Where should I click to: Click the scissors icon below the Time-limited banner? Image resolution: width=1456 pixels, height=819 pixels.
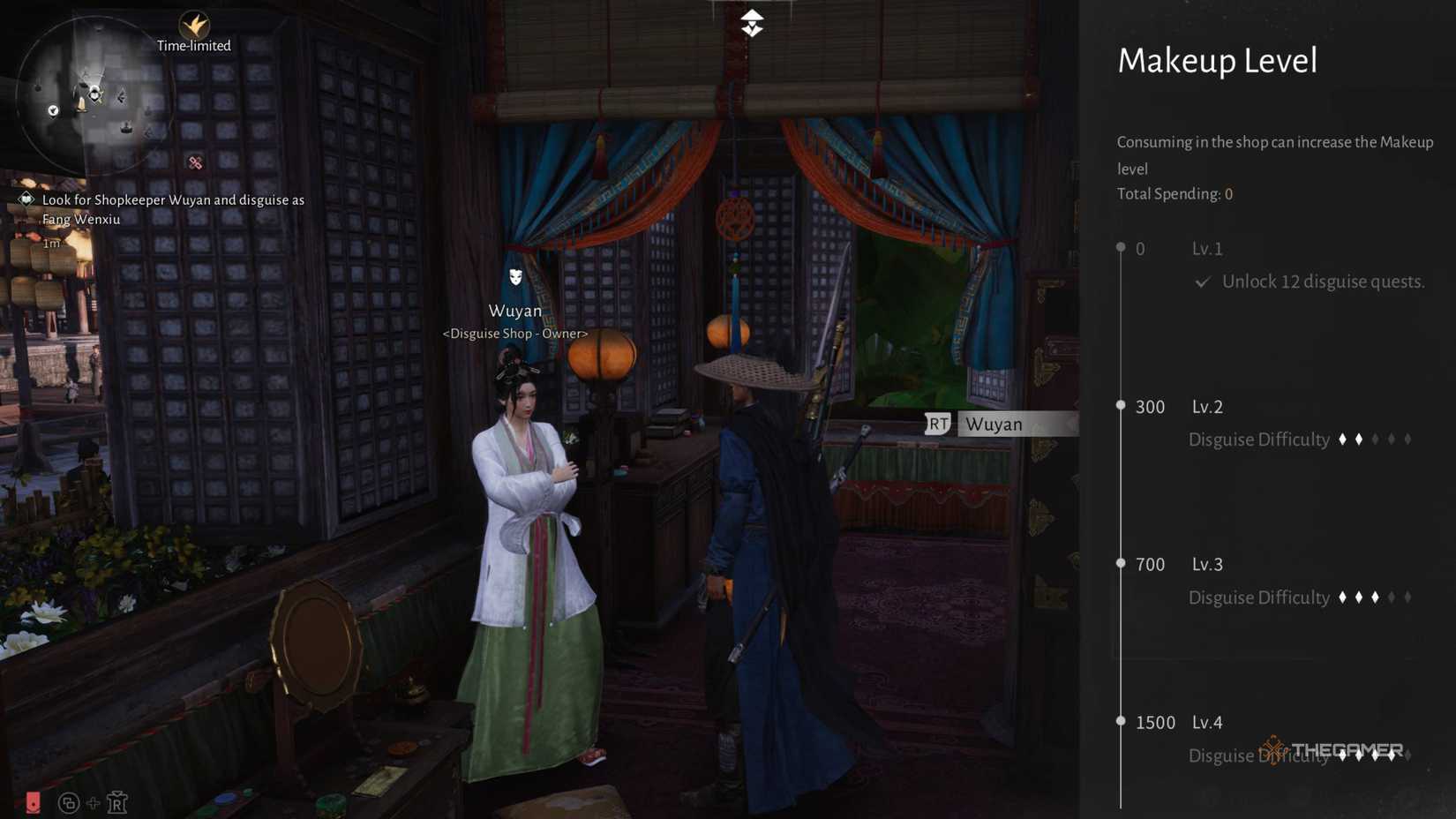(194, 162)
